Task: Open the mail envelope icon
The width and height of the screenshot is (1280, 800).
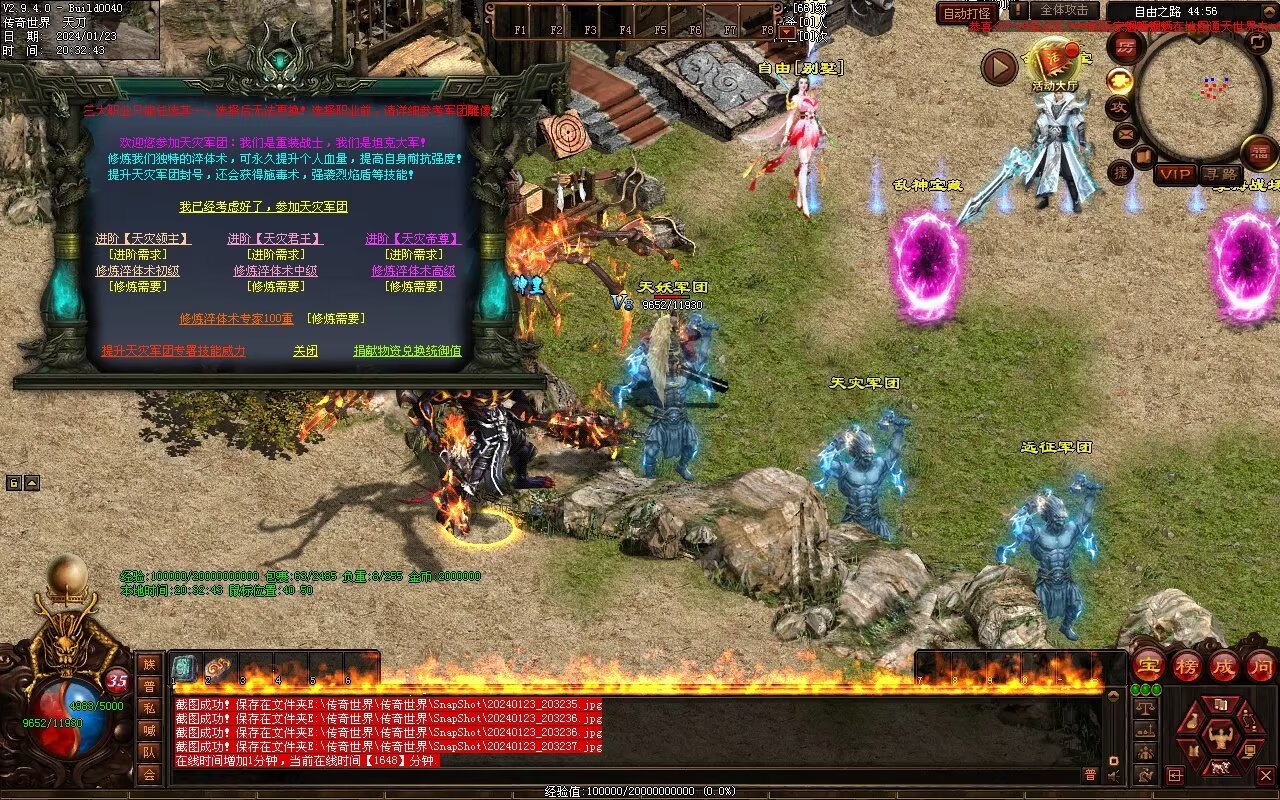Action: tap(1125, 133)
